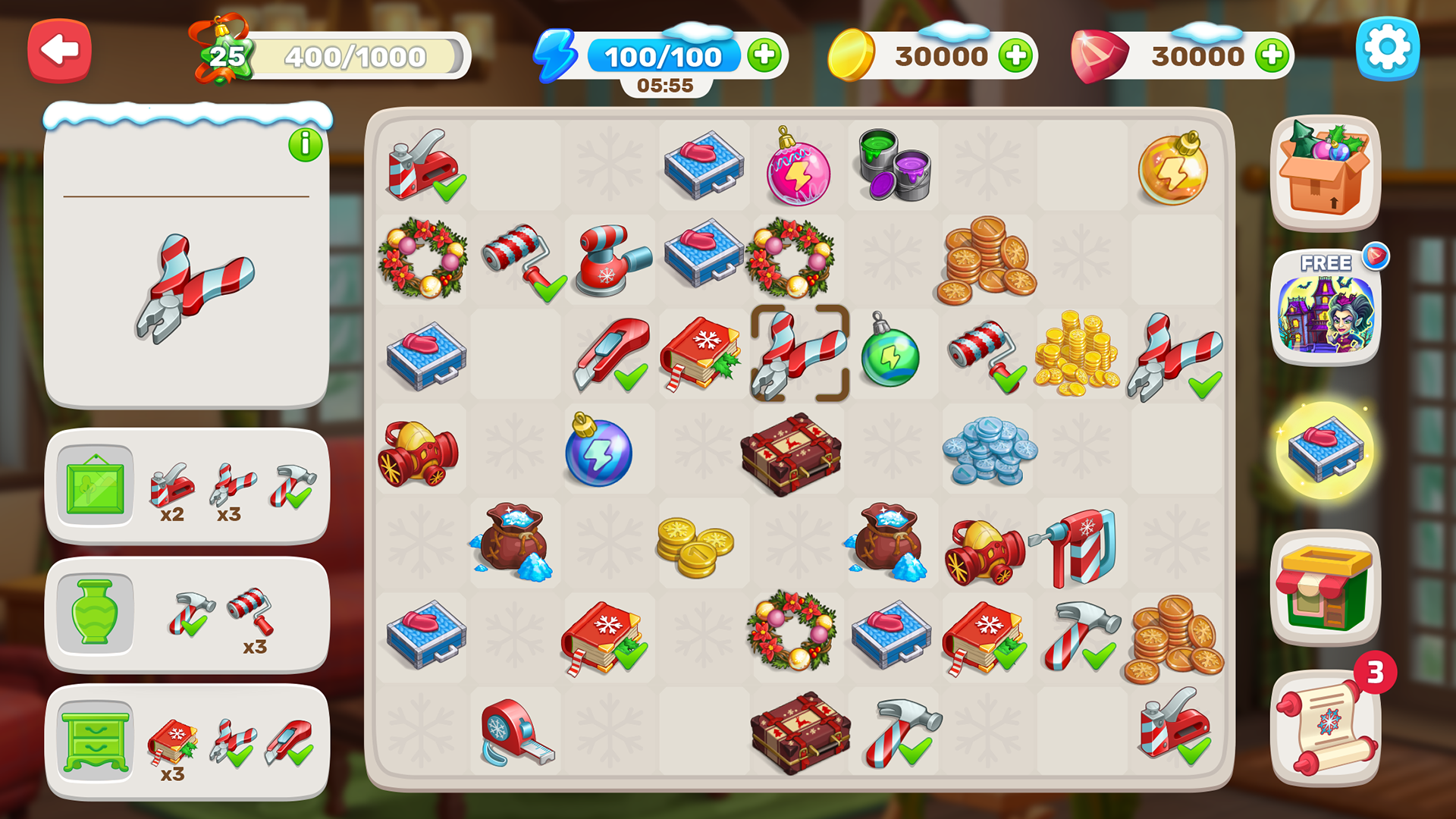Tap the info button on the item panel

pos(306,144)
